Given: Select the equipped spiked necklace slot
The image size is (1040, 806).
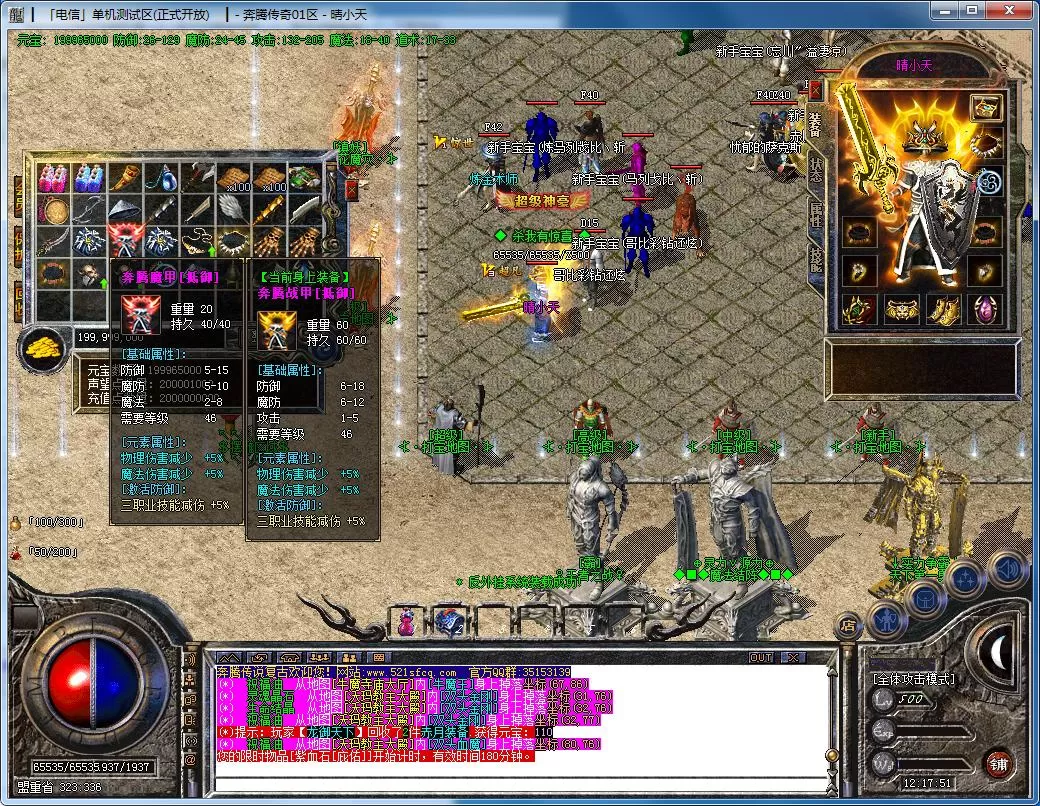Looking at the screenshot, I should (x=985, y=144).
